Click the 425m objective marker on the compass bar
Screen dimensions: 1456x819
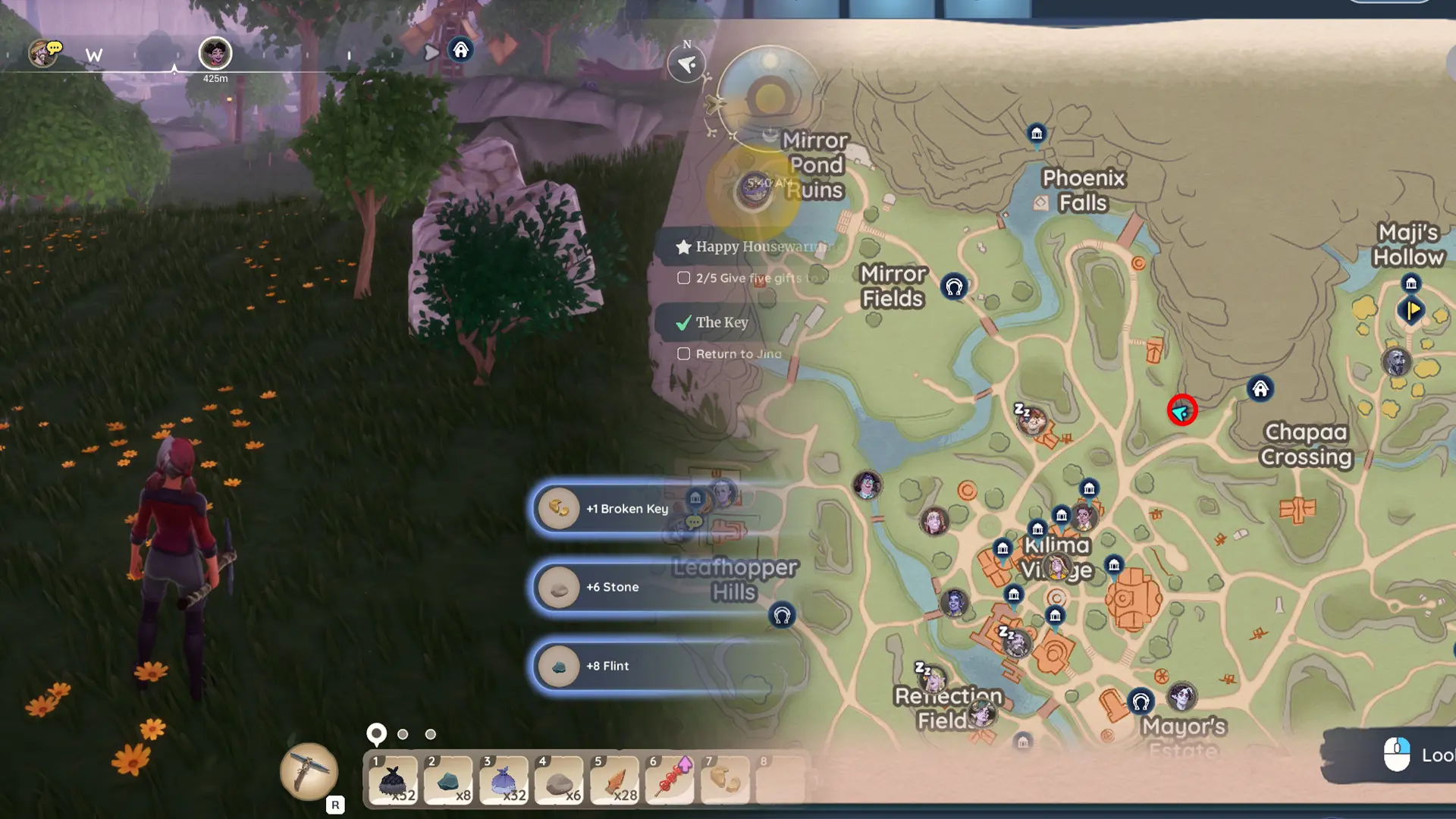click(215, 53)
